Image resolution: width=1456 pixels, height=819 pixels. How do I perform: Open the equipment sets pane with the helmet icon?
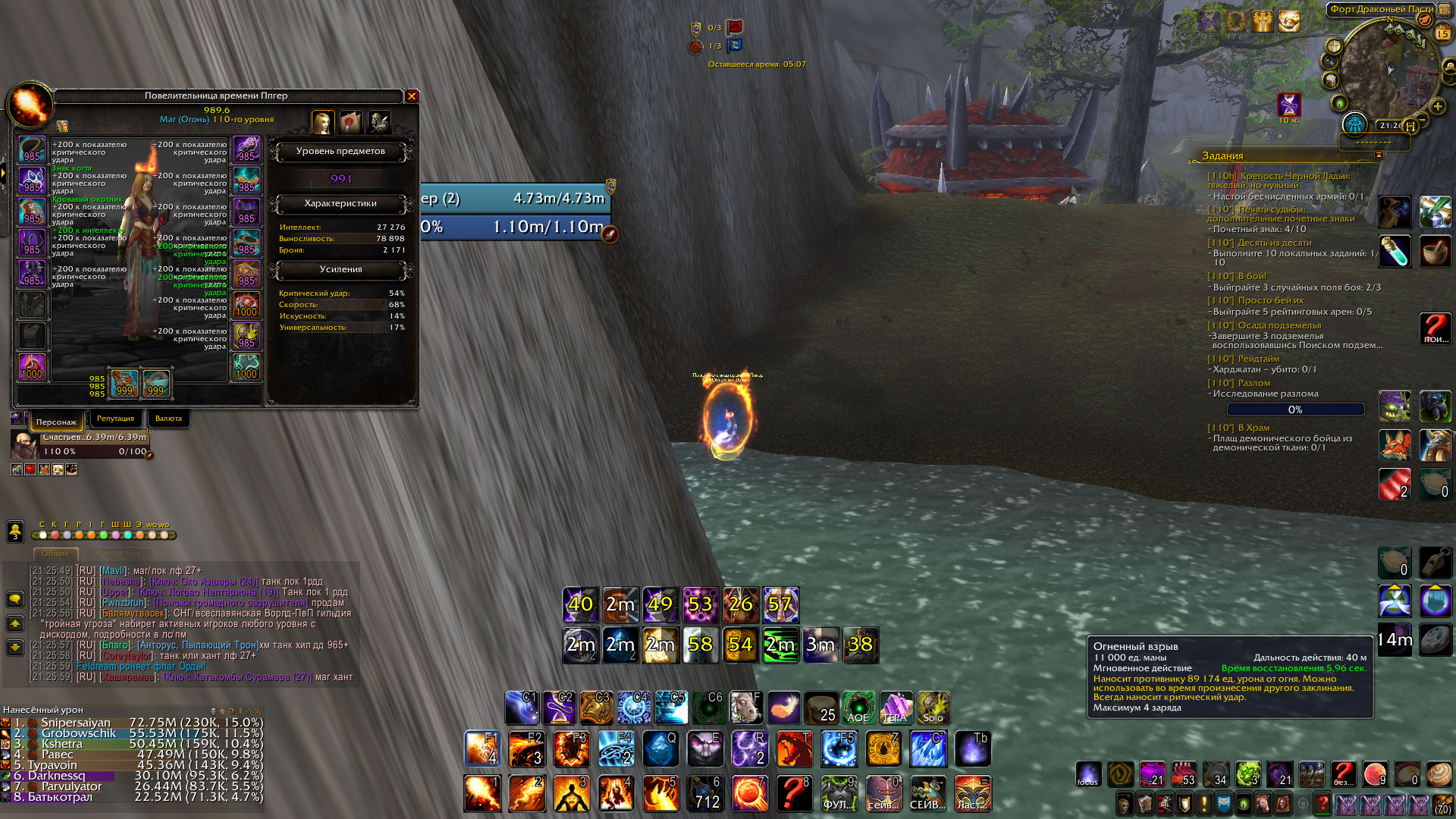coord(379,121)
